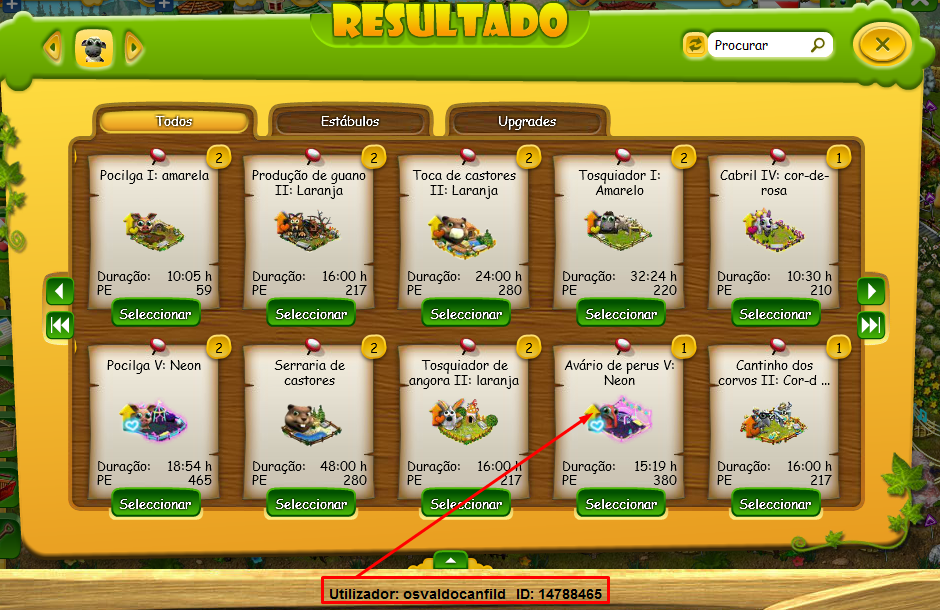This screenshot has width=940, height=610.
Task: Show the Todos tab
Action: point(174,121)
